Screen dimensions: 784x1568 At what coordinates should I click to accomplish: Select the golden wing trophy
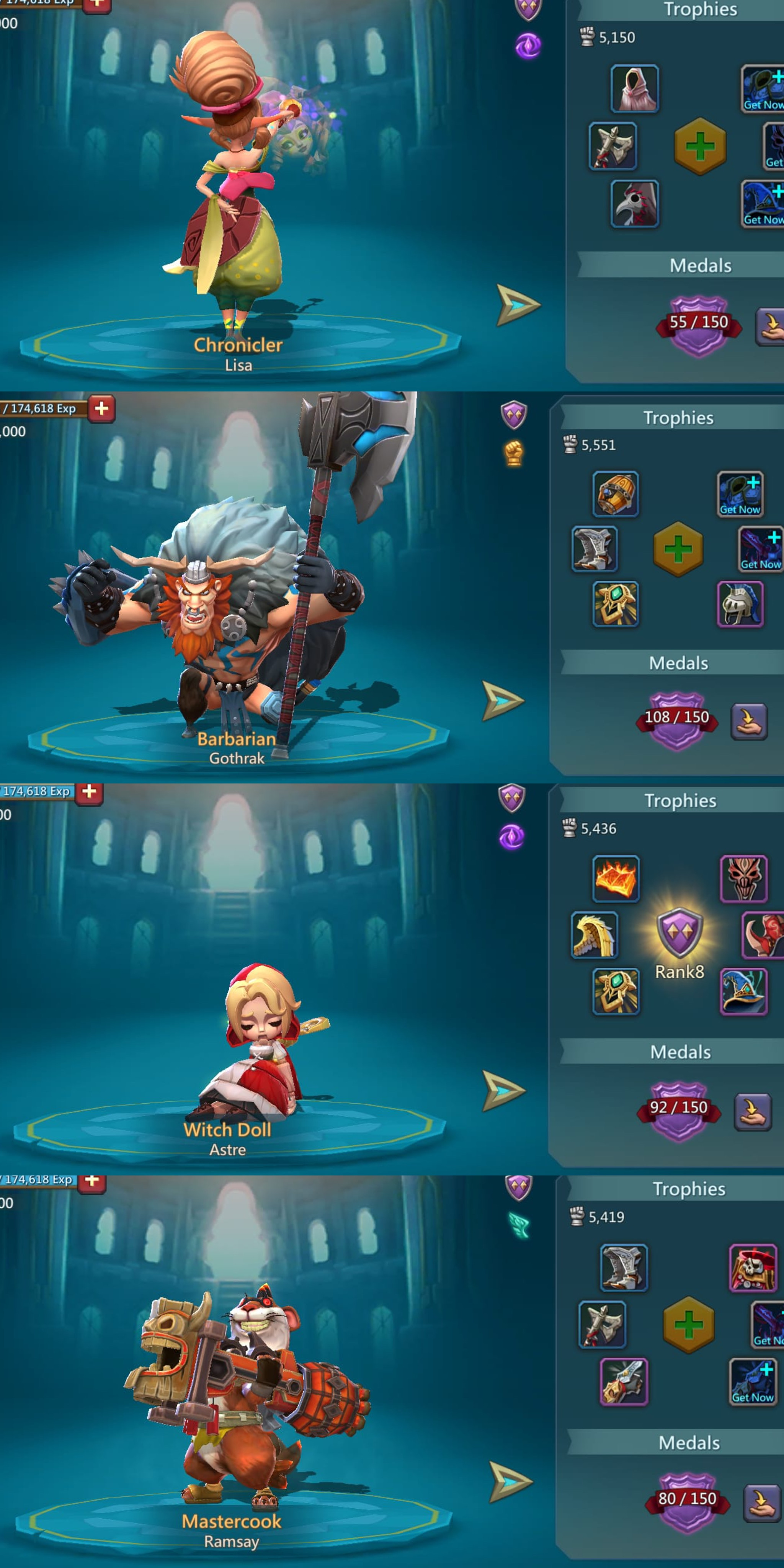pos(594,935)
